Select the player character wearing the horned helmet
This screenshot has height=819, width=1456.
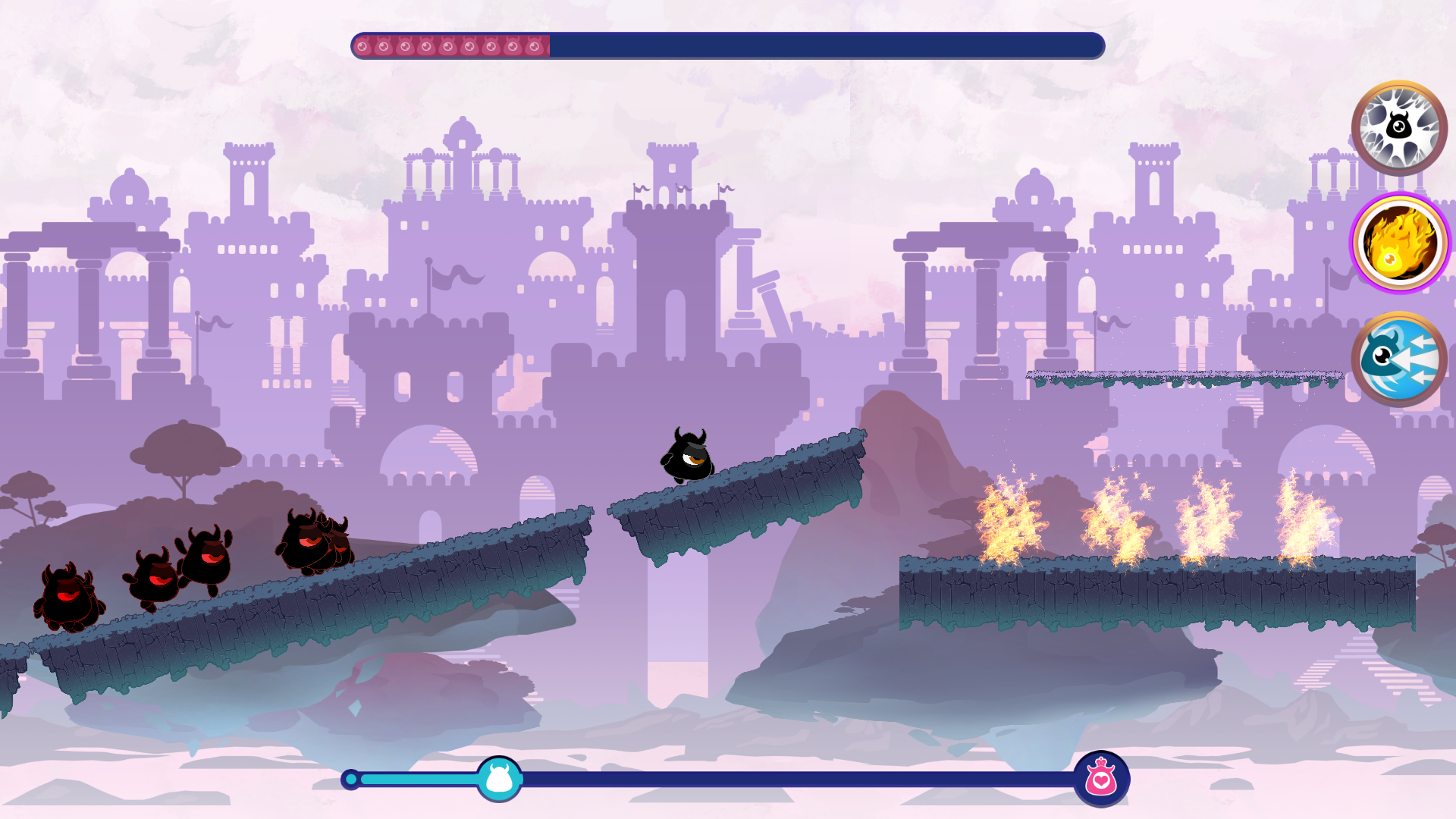coord(686,455)
